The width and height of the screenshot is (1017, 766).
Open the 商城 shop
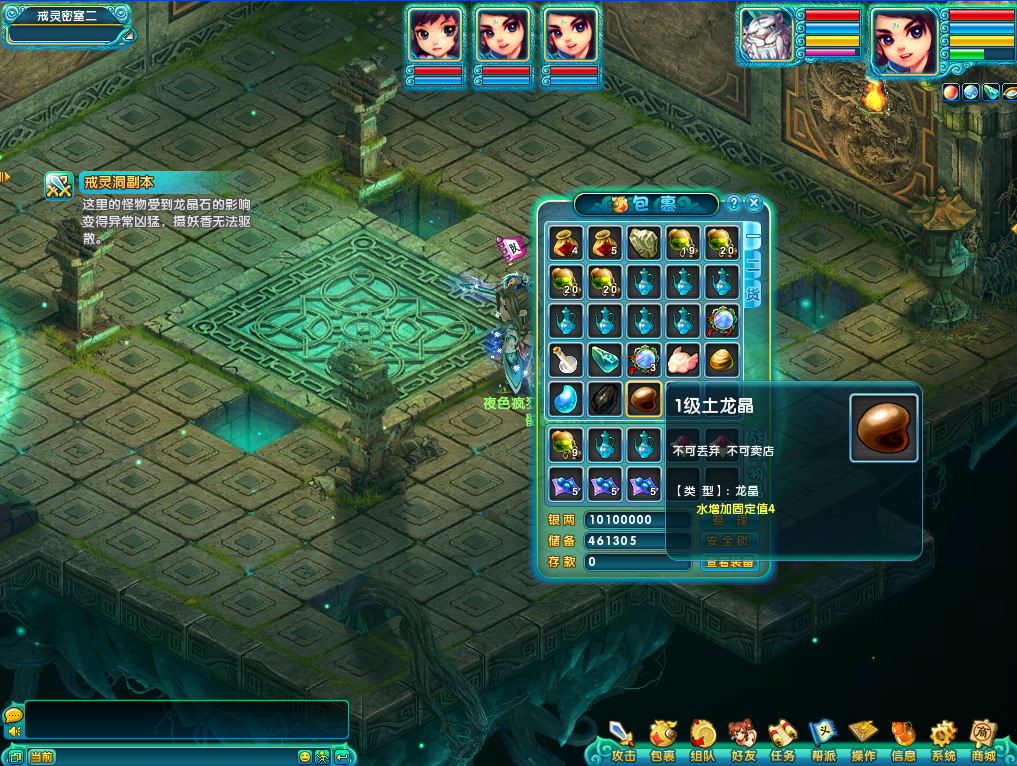click(x=983, y=741)
